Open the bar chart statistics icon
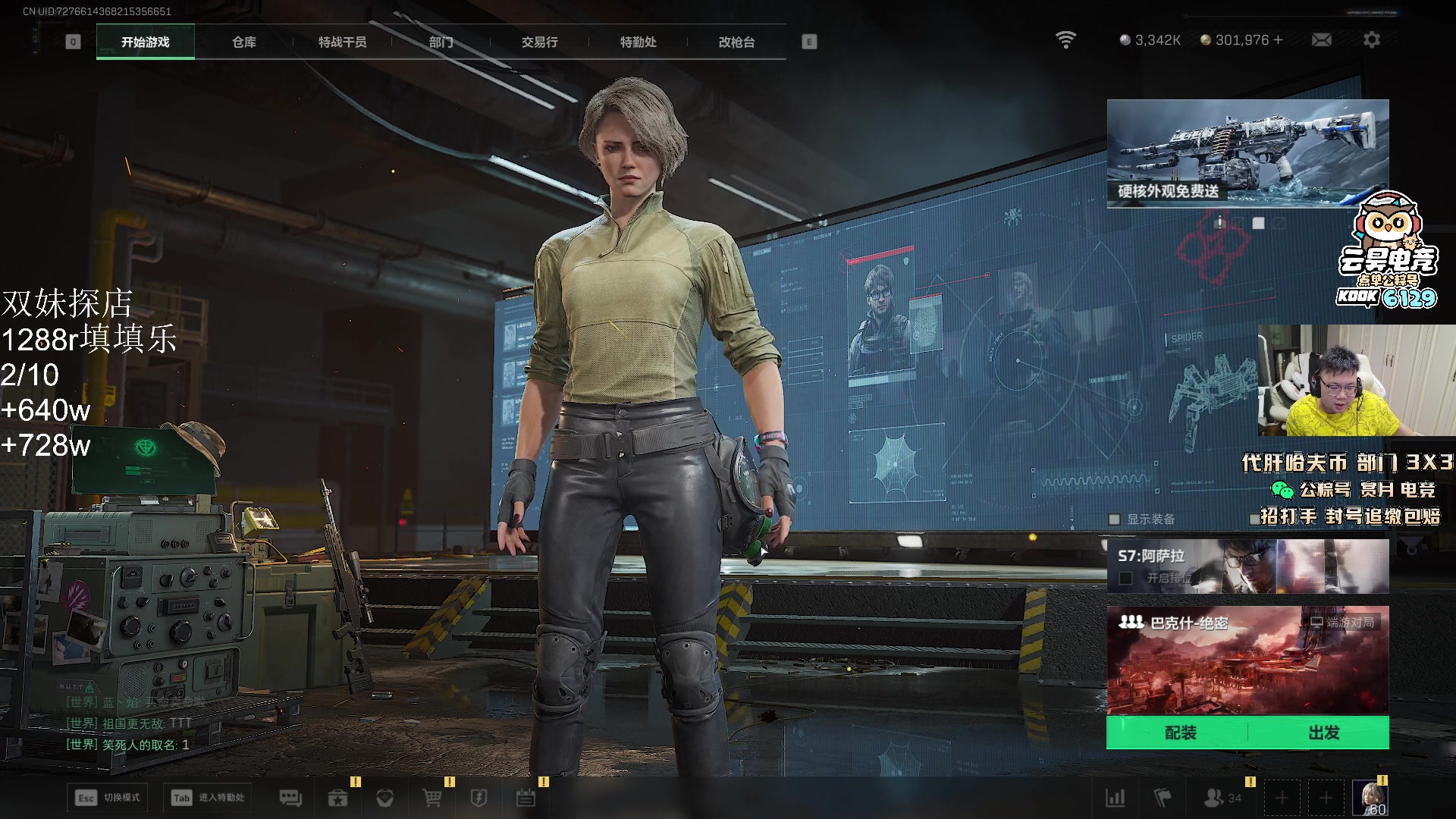This screenshot has width=1456, height=819. click(1116, 798)
